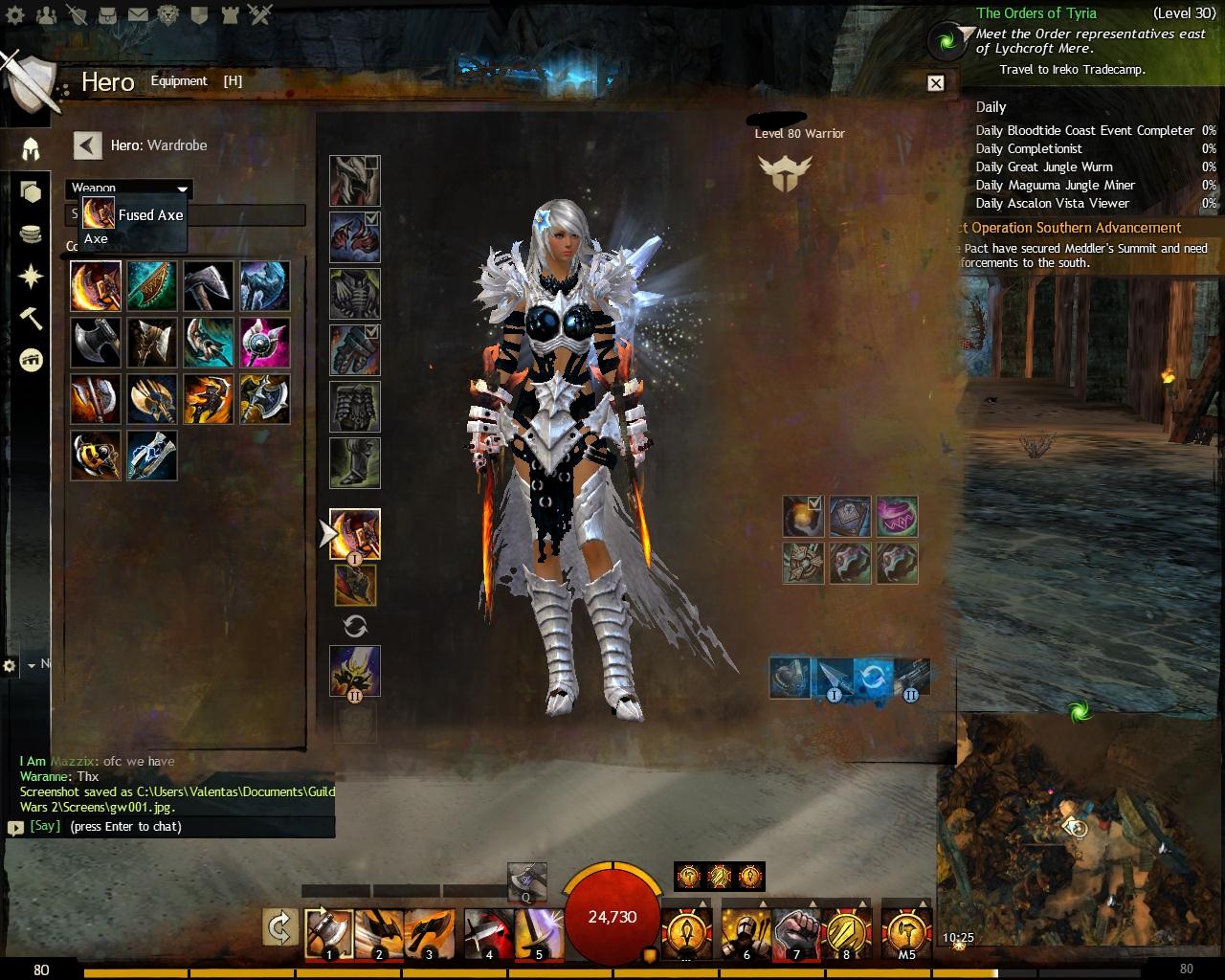Viewport: 1225px width, 980px height.
Task: Go back from Hero Wardrobe
Action: pos(87,145)
